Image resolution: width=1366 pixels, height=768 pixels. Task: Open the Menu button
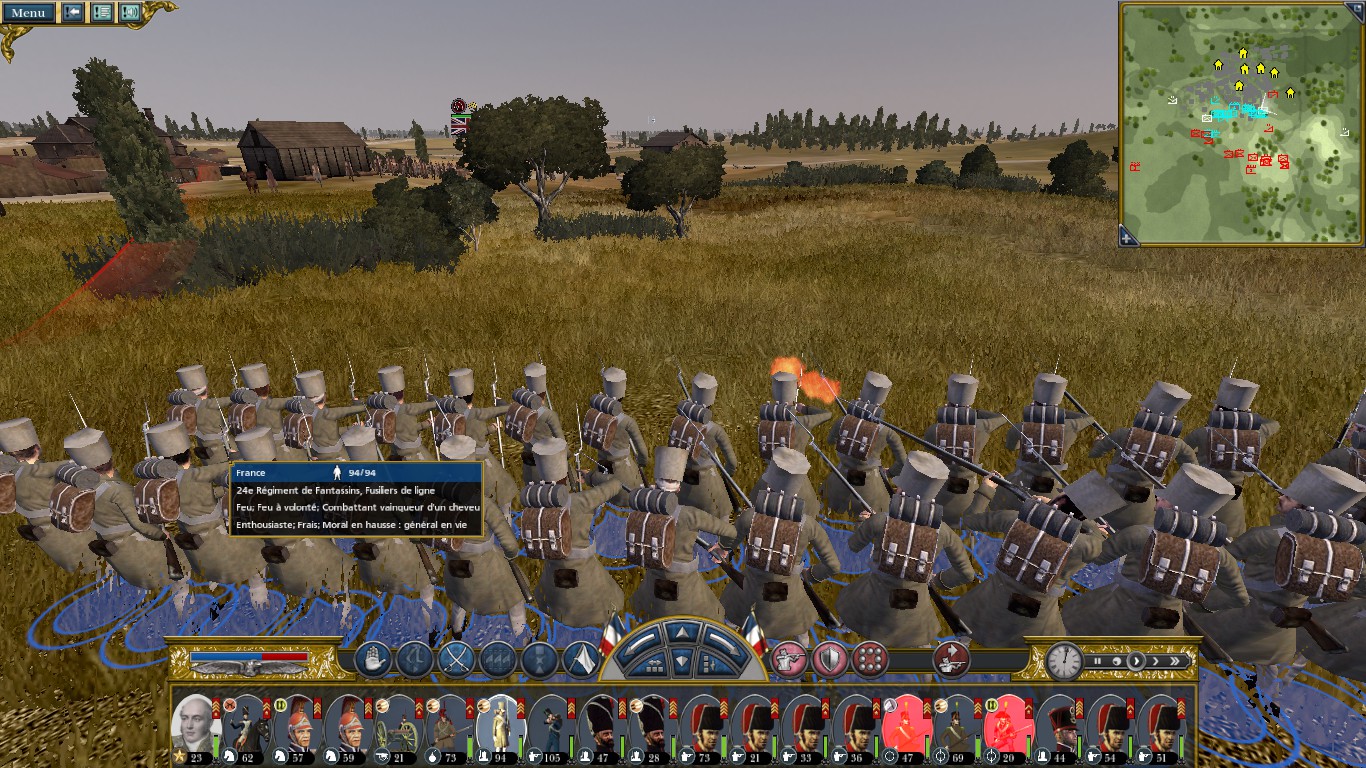coord(28,13)
